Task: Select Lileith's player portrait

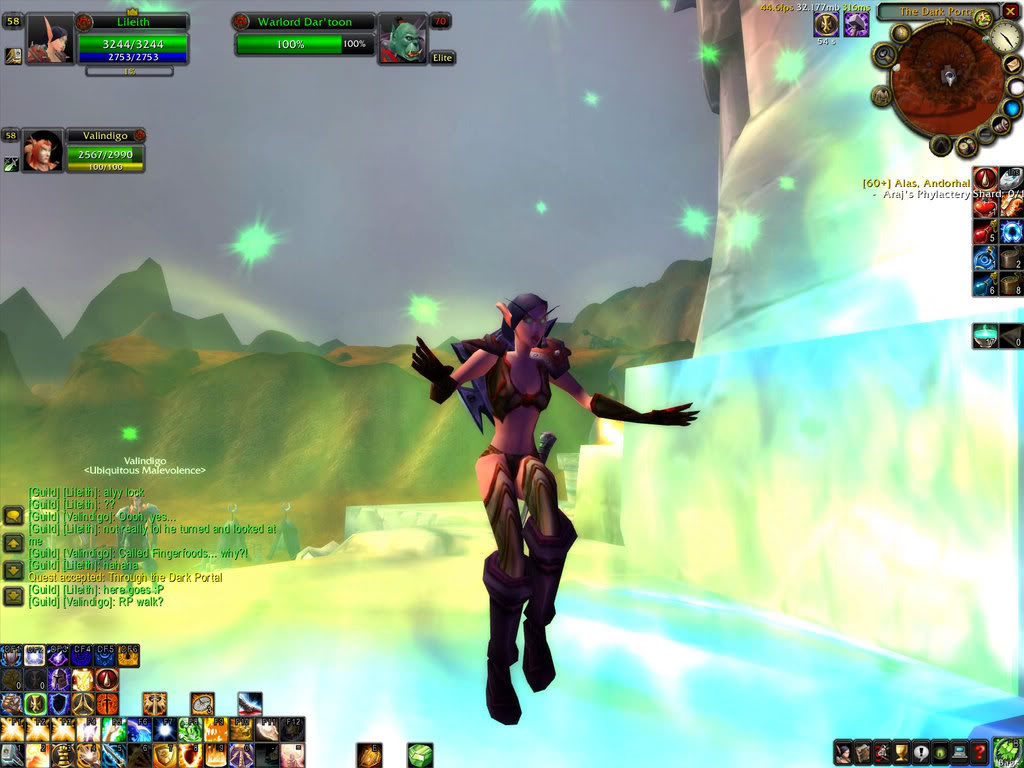Action: [48, 40]
